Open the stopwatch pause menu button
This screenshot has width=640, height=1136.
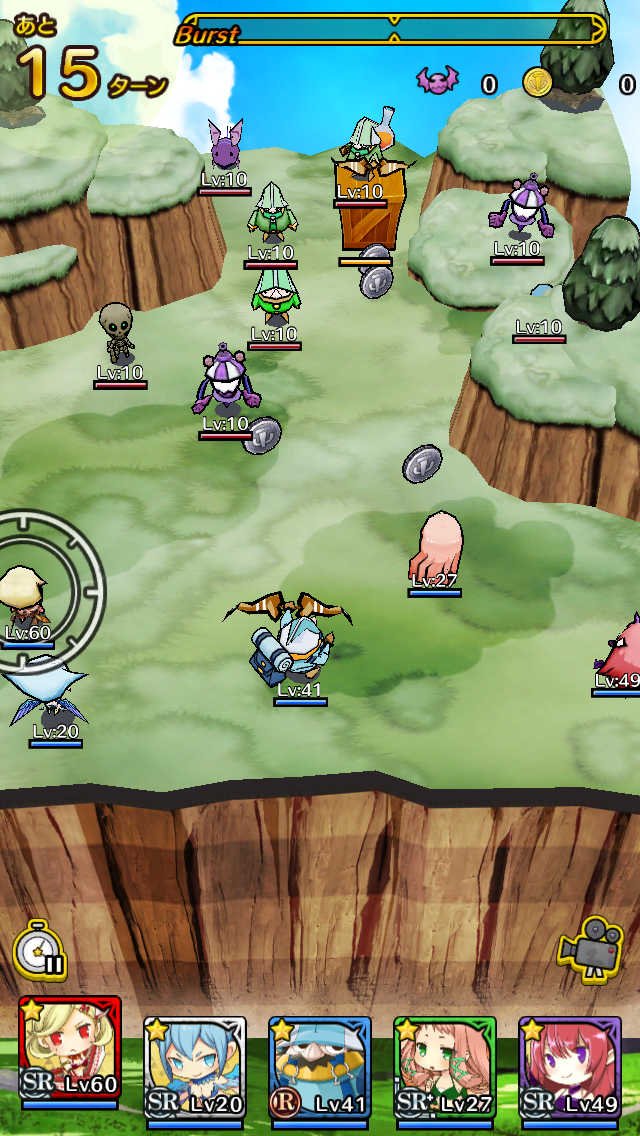[x=41, y=950]
